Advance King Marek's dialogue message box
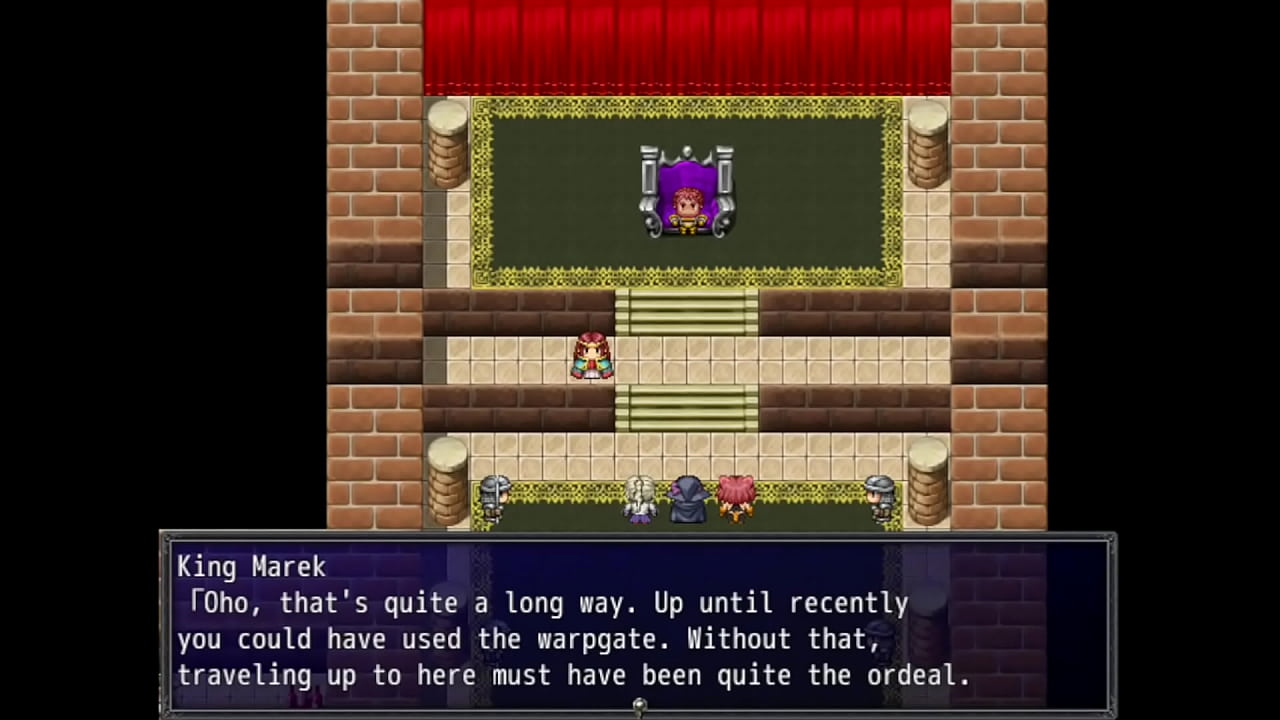 (637, 622)
